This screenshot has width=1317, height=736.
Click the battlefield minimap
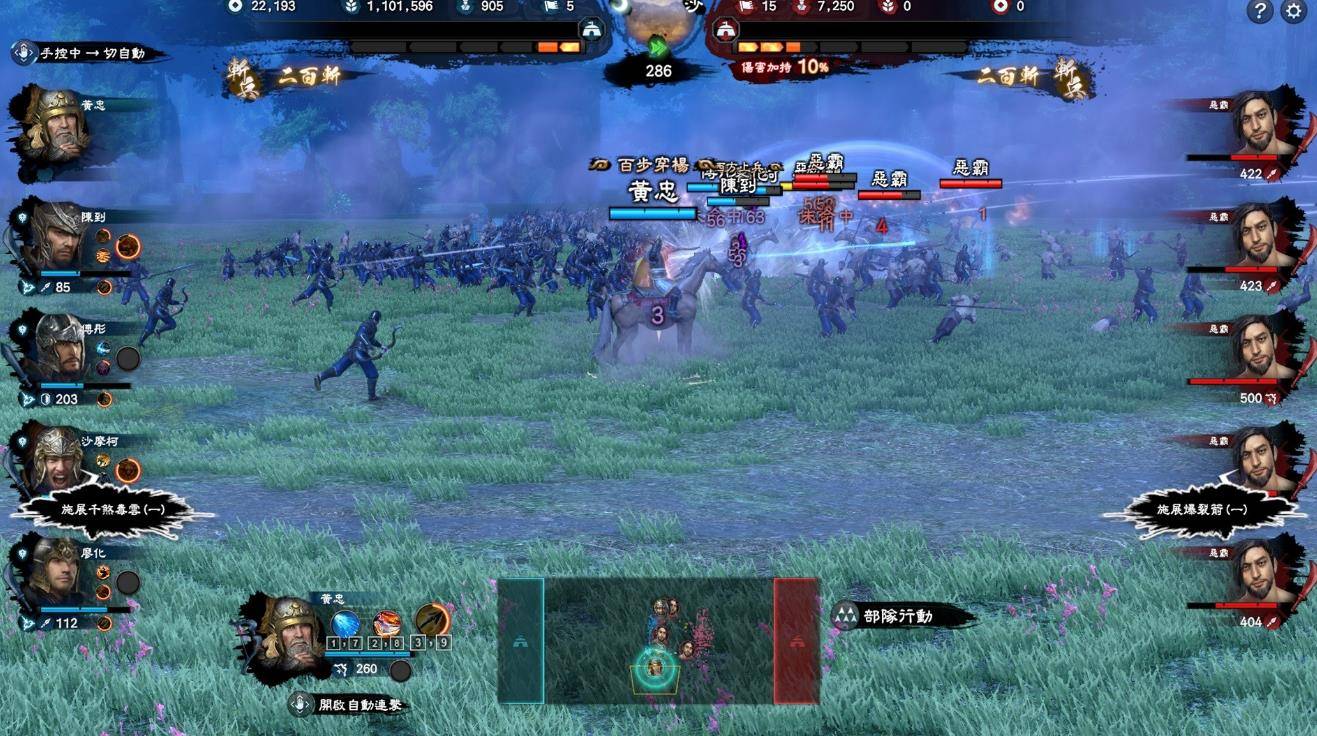(x=658, y=640)
